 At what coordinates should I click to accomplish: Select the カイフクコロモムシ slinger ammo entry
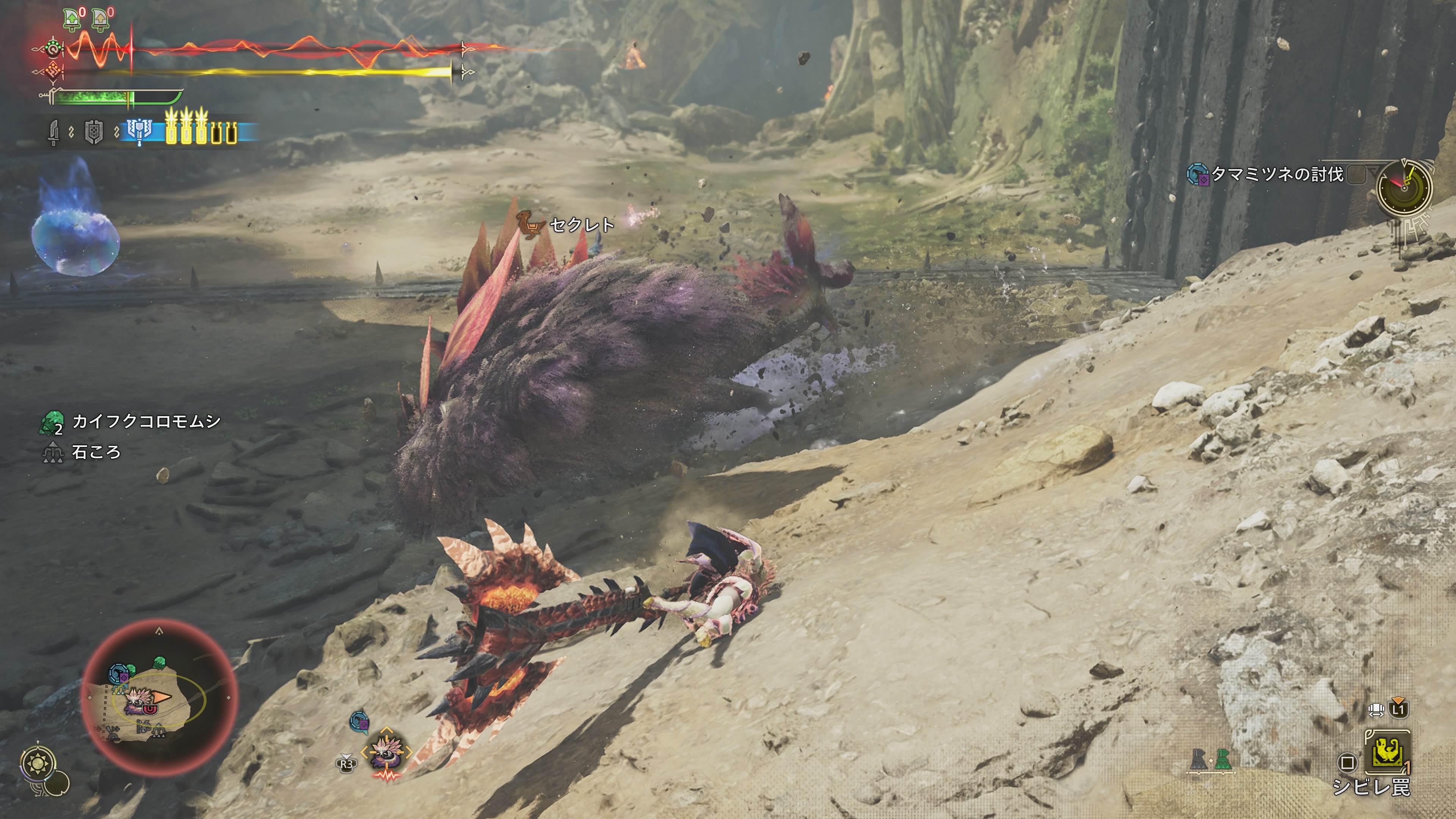(x=145, y=422)
